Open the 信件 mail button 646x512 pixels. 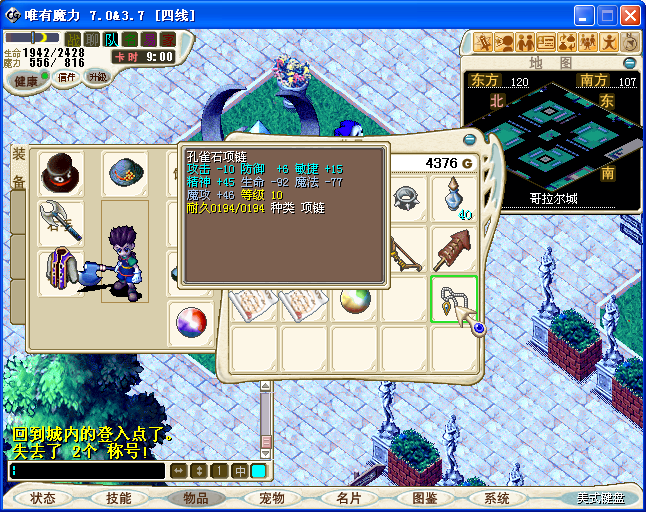pos(67,77)
